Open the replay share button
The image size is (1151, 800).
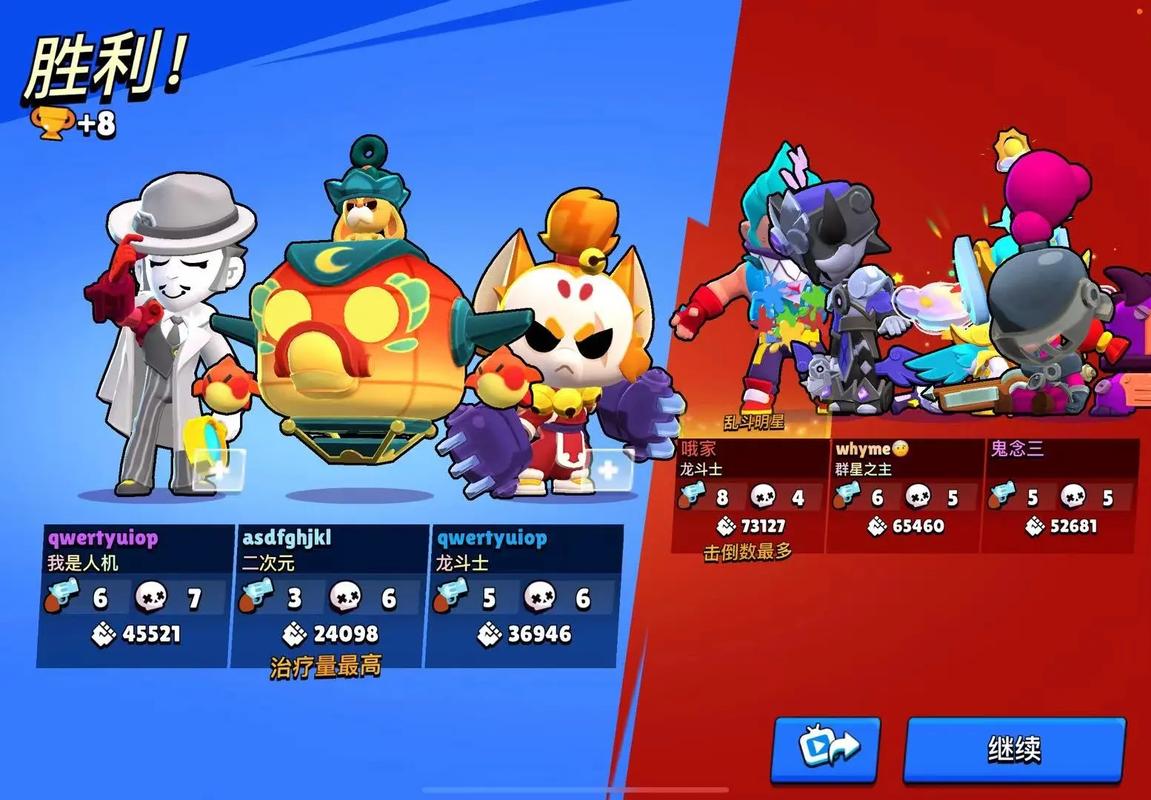825,749
